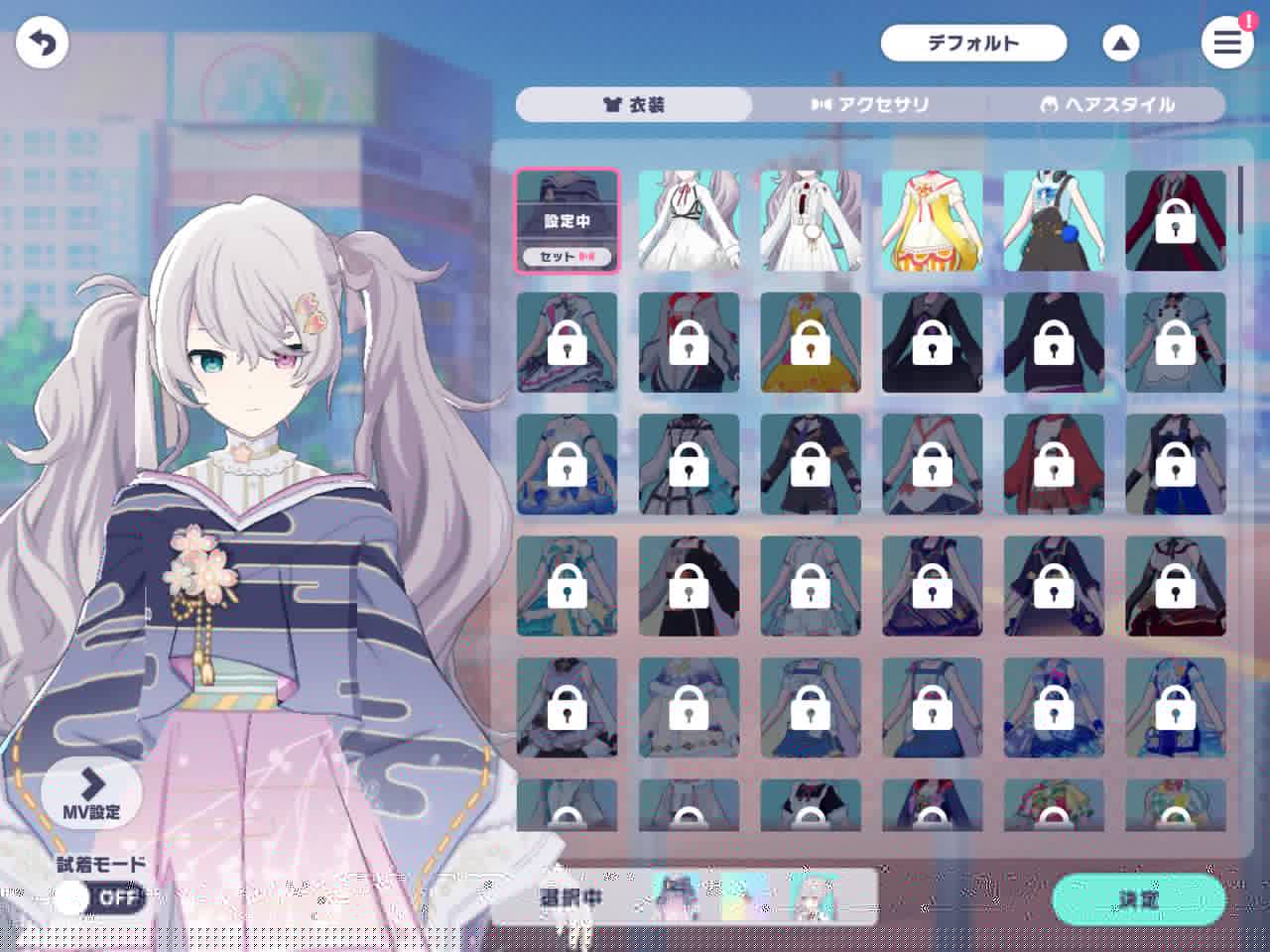
Task: Choose the yellow and orange striped dress costume
Action: [932, 220]
